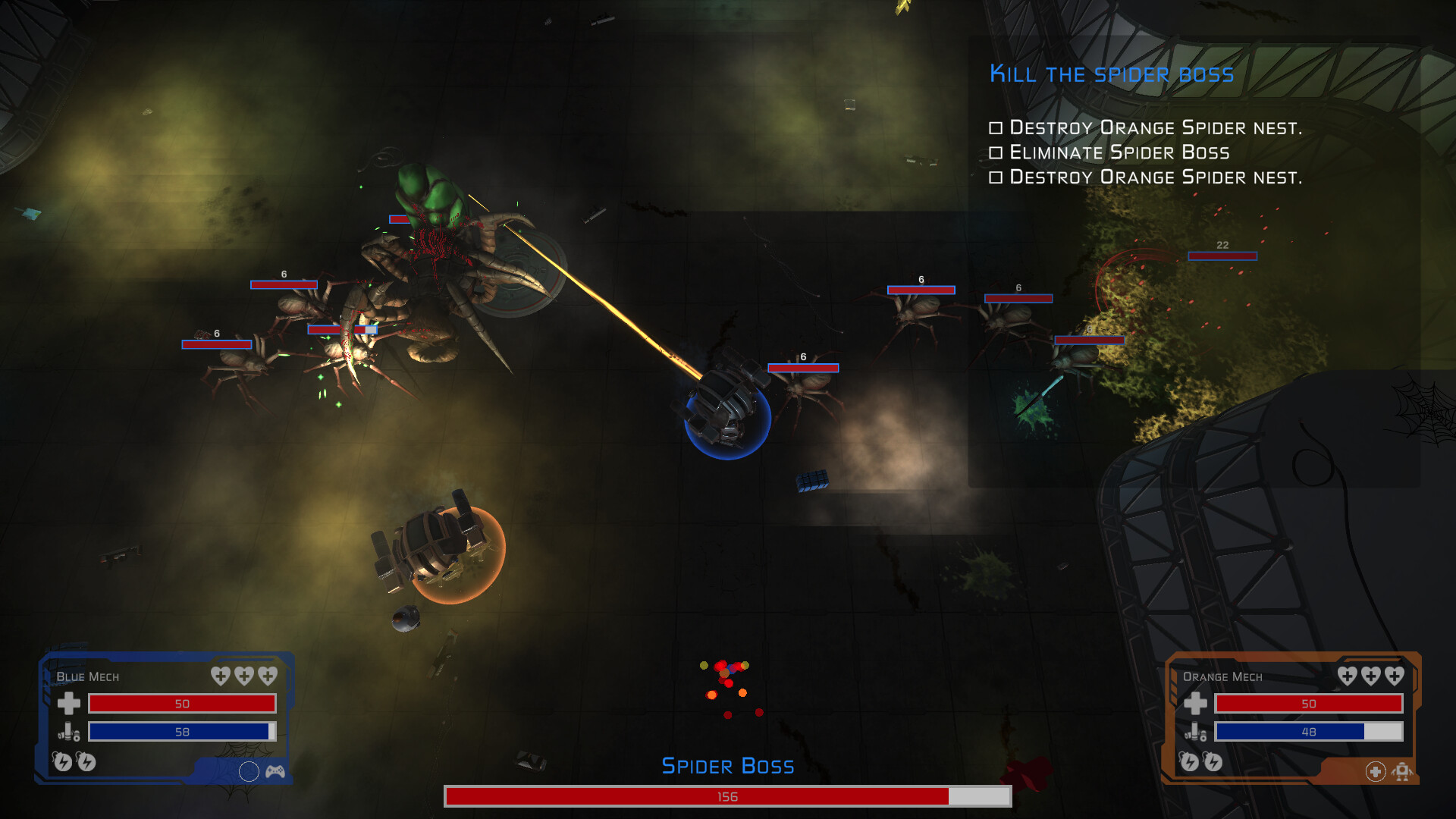The height and width of the screenshot is (819, 1456).
Task: Click the ammo shells icon on Blue Mech panel
Action: tap(67, 733)
